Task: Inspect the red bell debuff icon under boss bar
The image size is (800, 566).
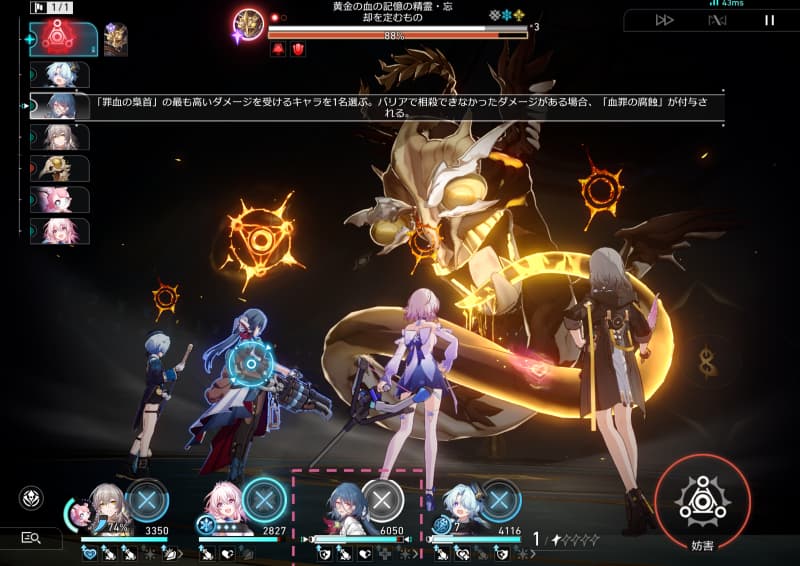Action: [277, 49]
